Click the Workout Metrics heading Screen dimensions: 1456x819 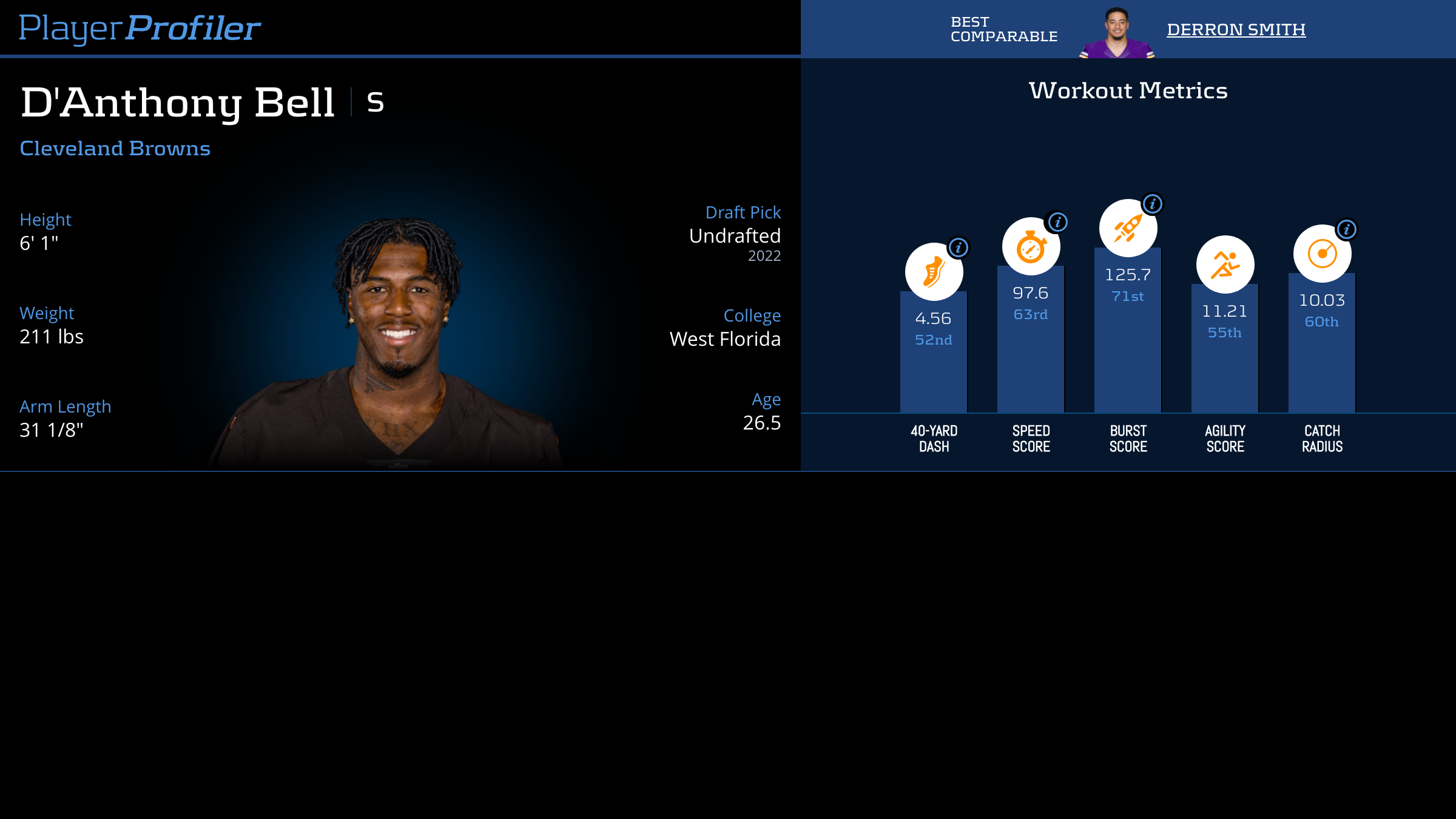click(x=1128, y=90)
